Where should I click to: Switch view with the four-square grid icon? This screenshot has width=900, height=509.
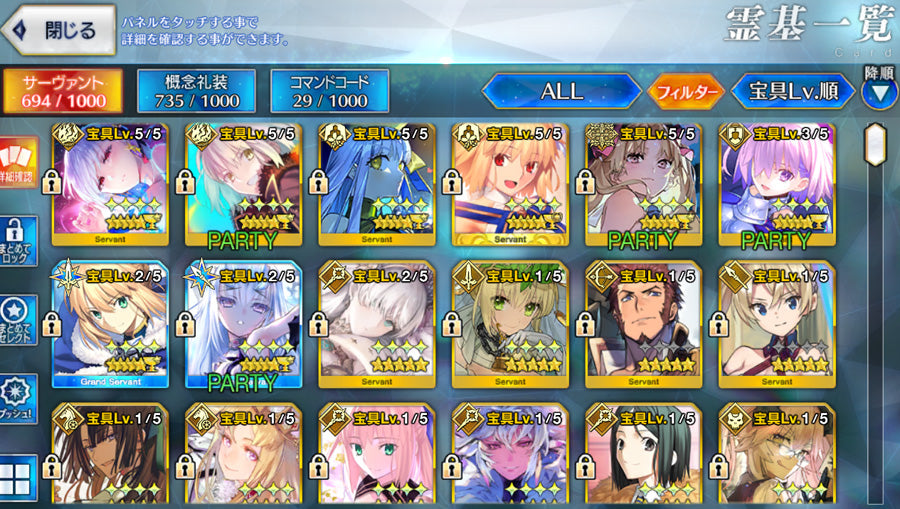[x=19, y=477]
